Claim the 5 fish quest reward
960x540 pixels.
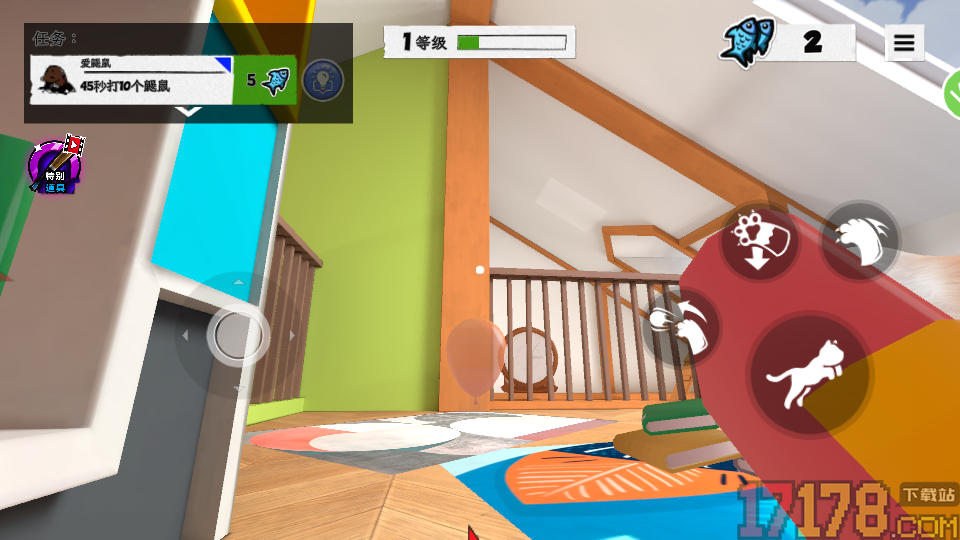point(266,80)
